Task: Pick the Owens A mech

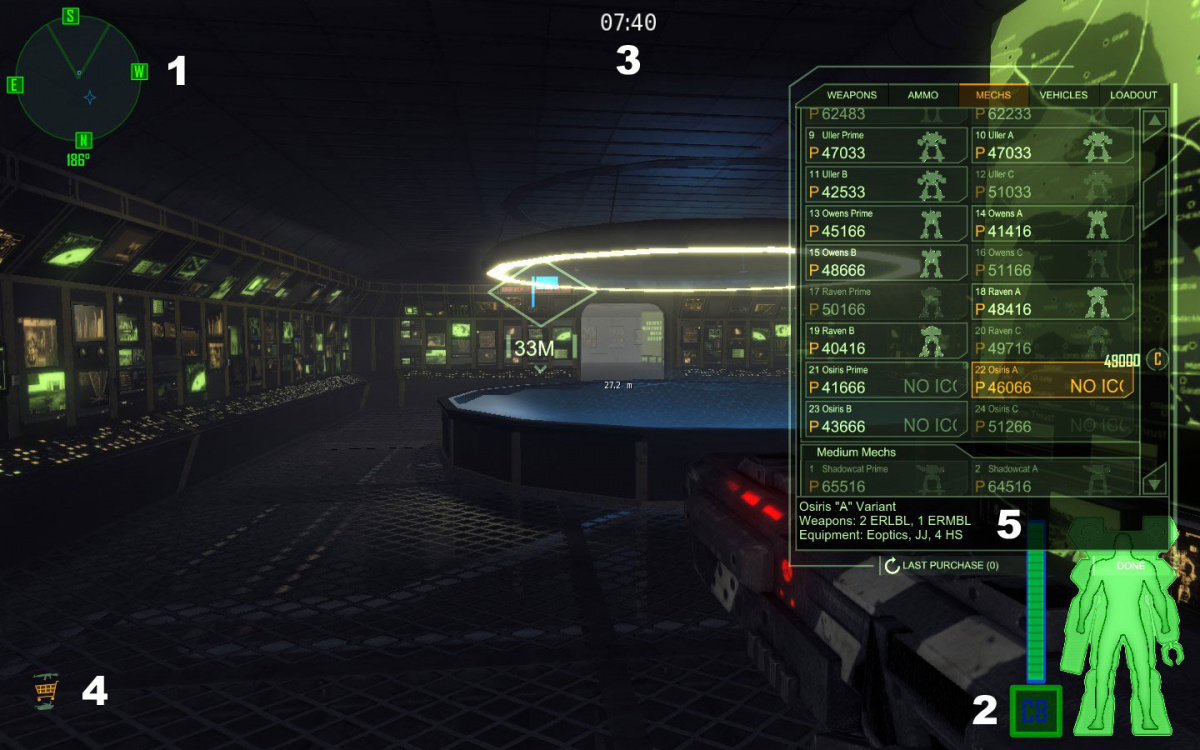Action: point(1052,223)
